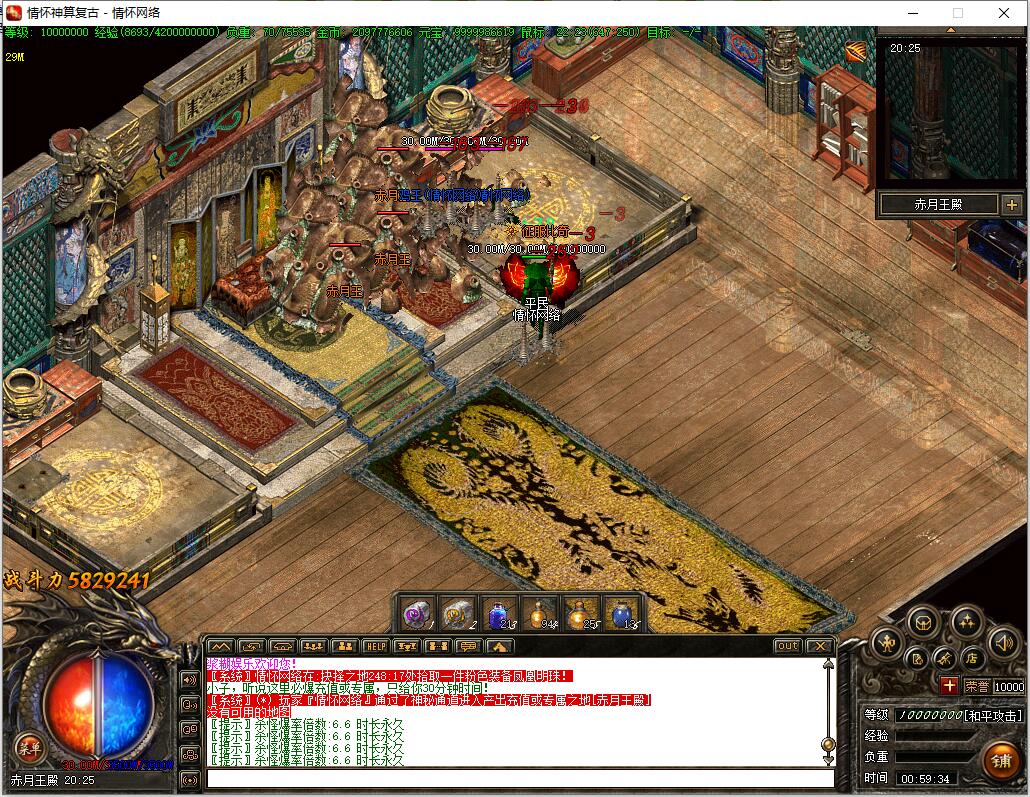Open the bag inventory icon

pyautogui.click(x=922, y=620)
